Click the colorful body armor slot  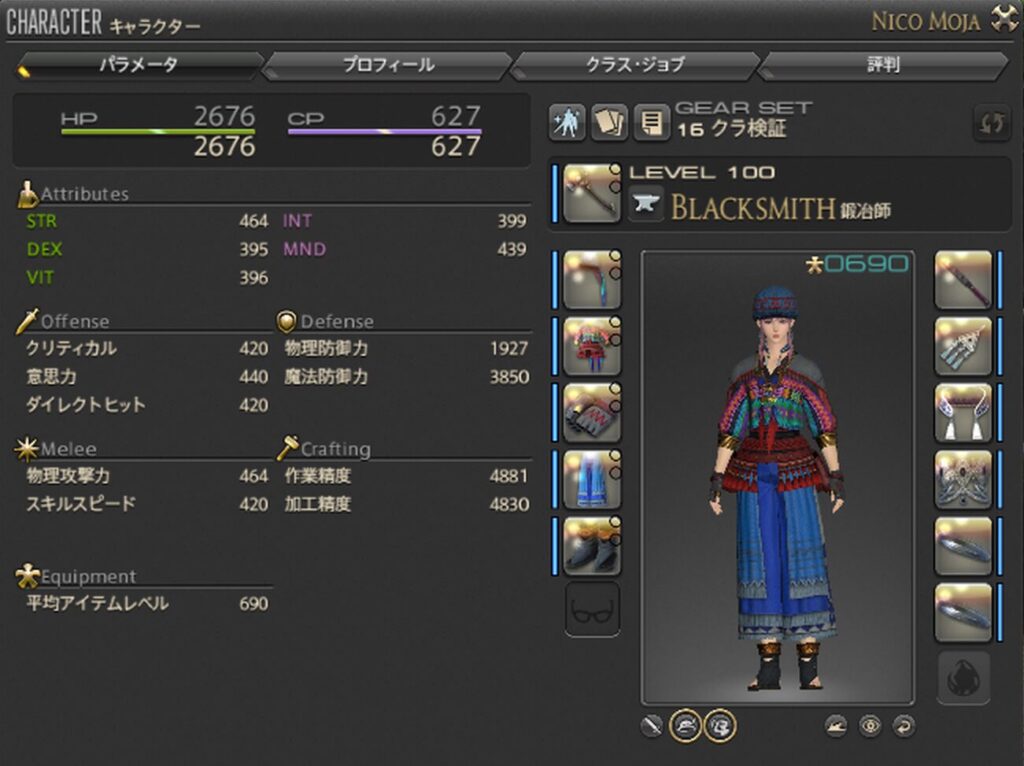[x=592, y=346]
